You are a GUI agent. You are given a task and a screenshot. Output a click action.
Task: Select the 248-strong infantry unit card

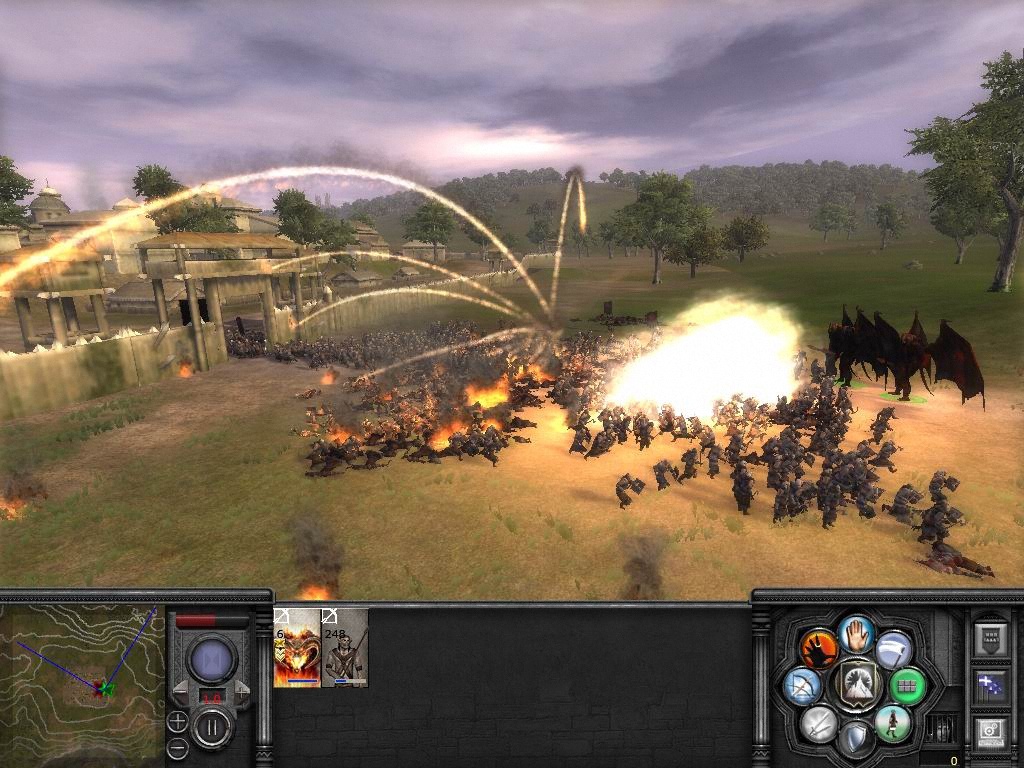click(x=345, y=647)
